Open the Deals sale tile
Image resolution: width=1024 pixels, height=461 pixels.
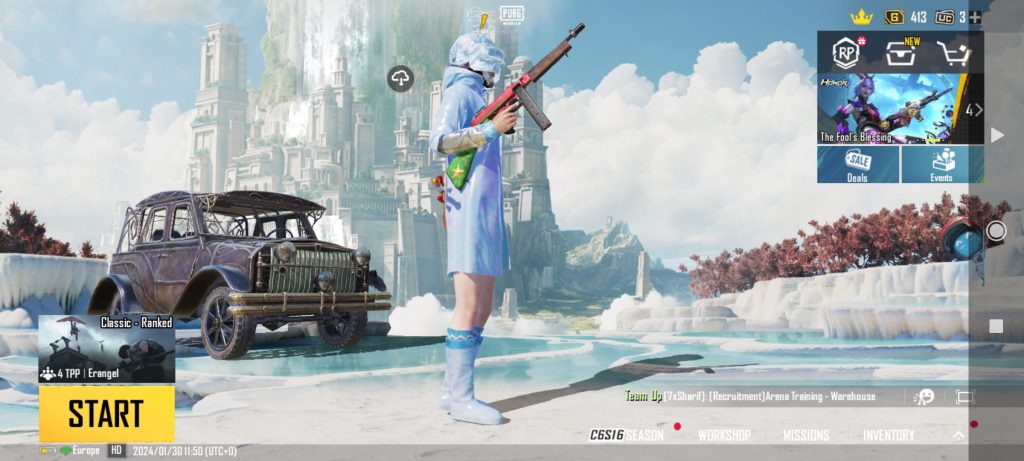(857, 165)
